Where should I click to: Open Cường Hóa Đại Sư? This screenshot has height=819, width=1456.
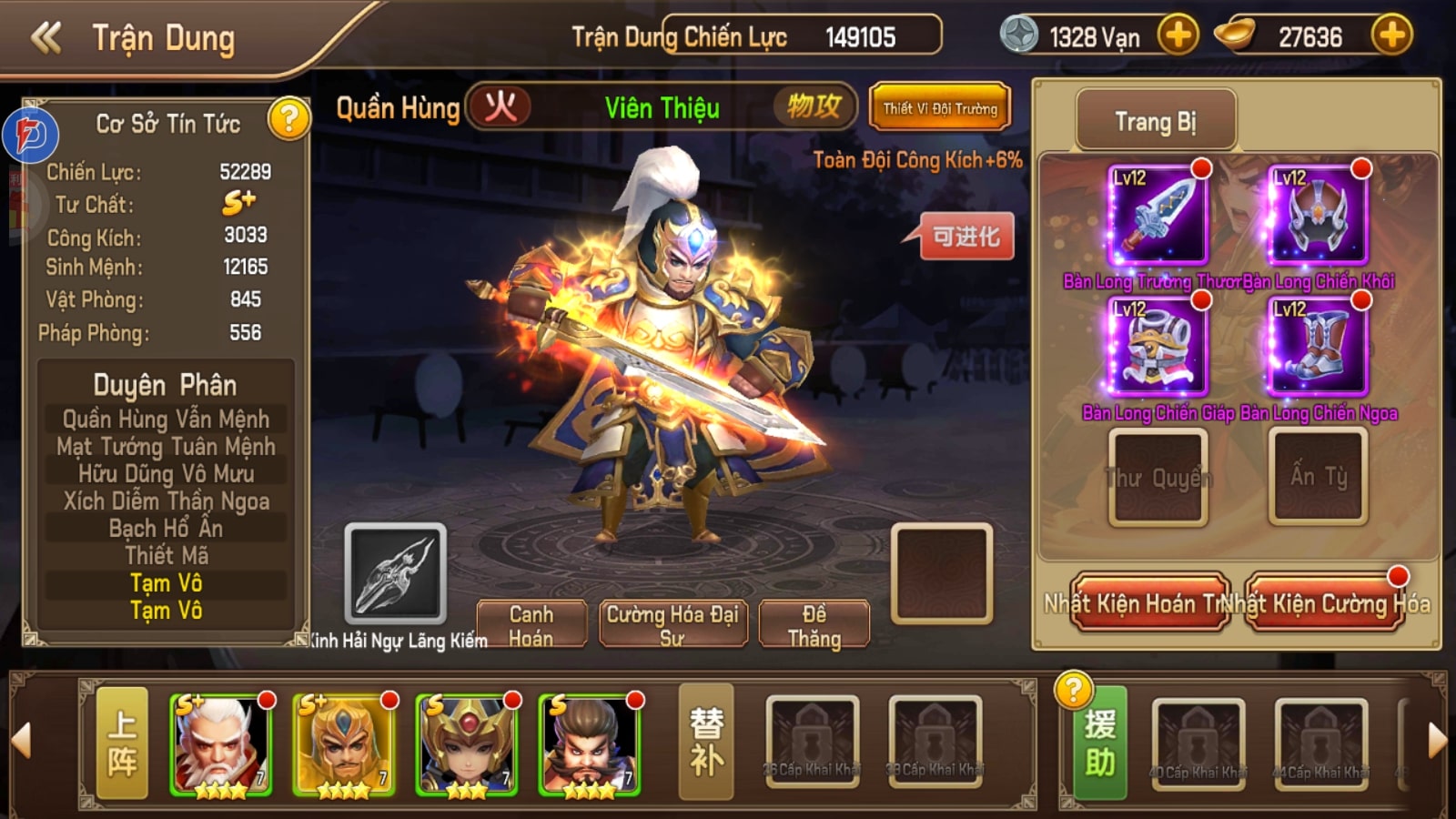tap(672, 625)
